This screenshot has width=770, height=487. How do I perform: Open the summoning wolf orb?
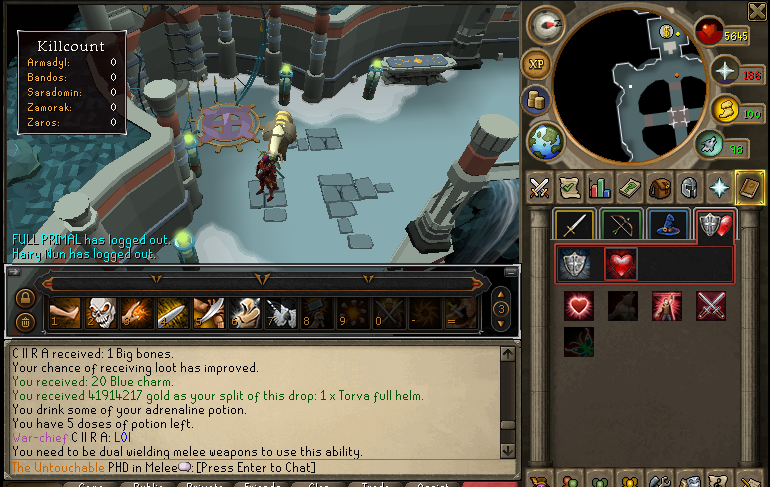coord(709,144)
